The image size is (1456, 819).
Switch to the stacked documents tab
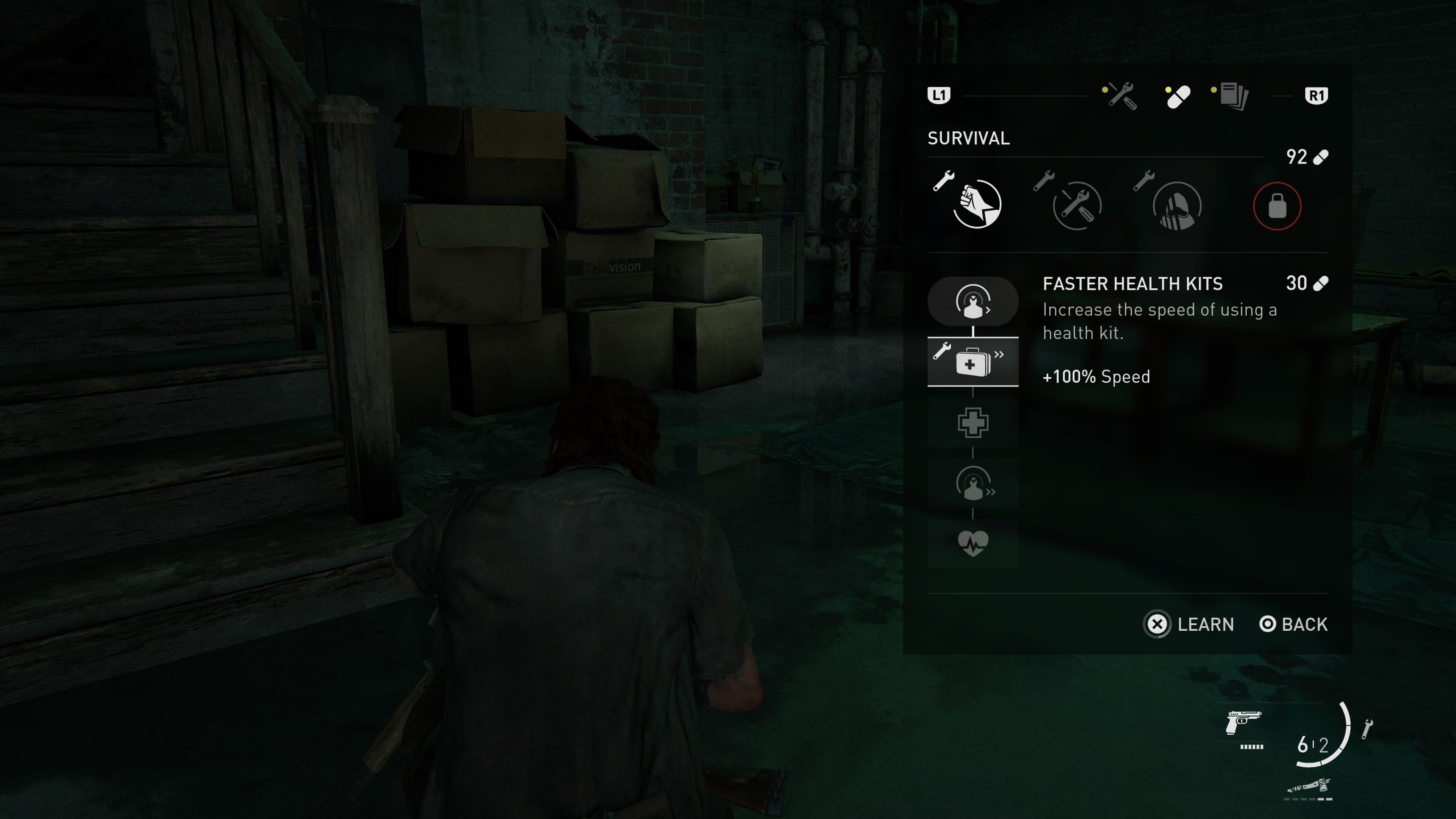click(1233, 96)
